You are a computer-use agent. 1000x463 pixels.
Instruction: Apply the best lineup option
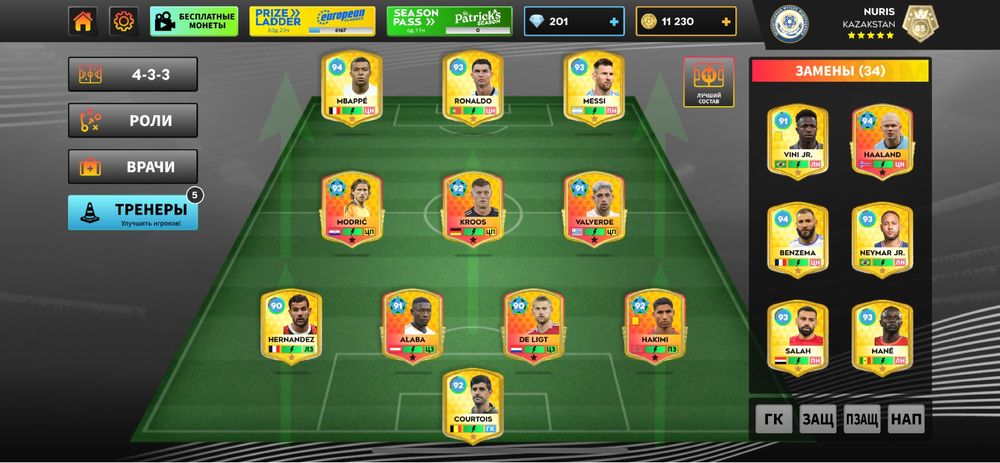(709, 81)
